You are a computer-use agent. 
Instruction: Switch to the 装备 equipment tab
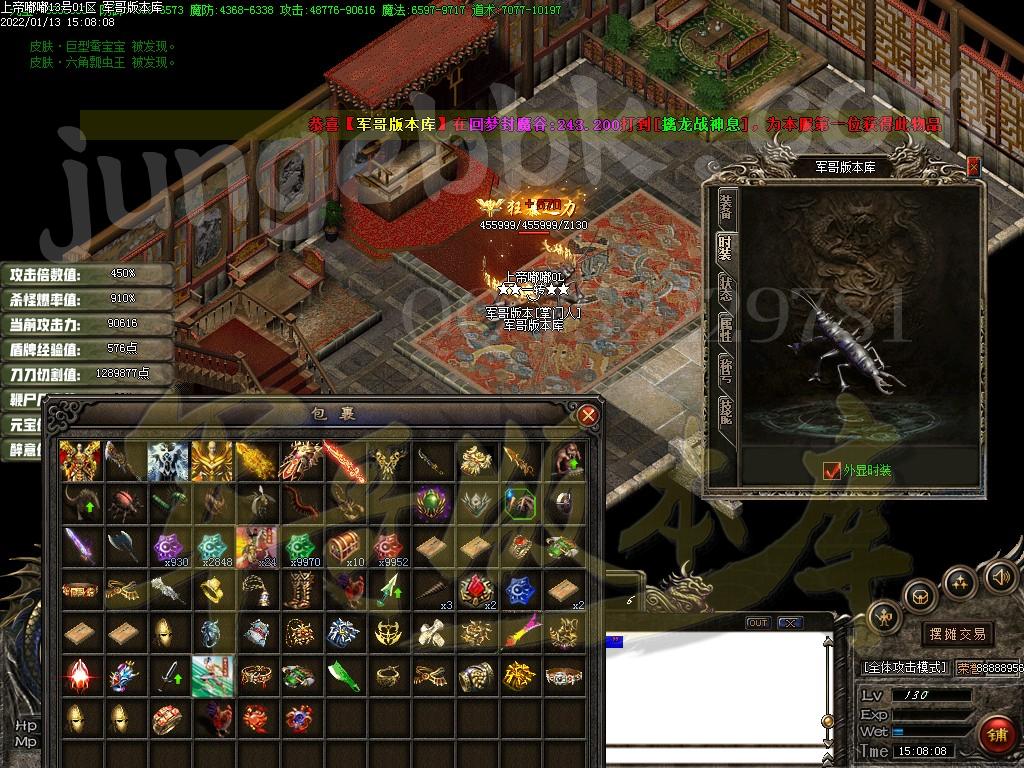click(726, 206)
